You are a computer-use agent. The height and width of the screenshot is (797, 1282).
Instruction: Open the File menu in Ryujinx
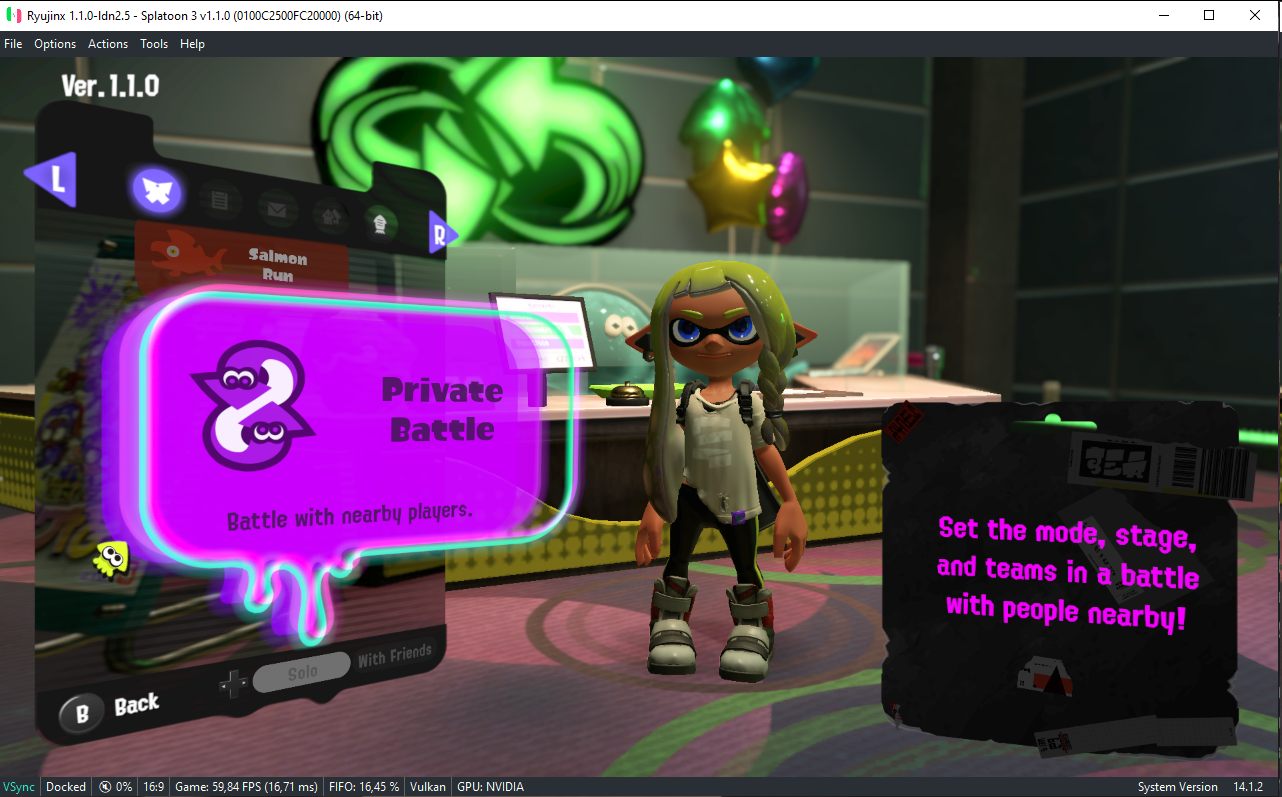coord(13,44)
